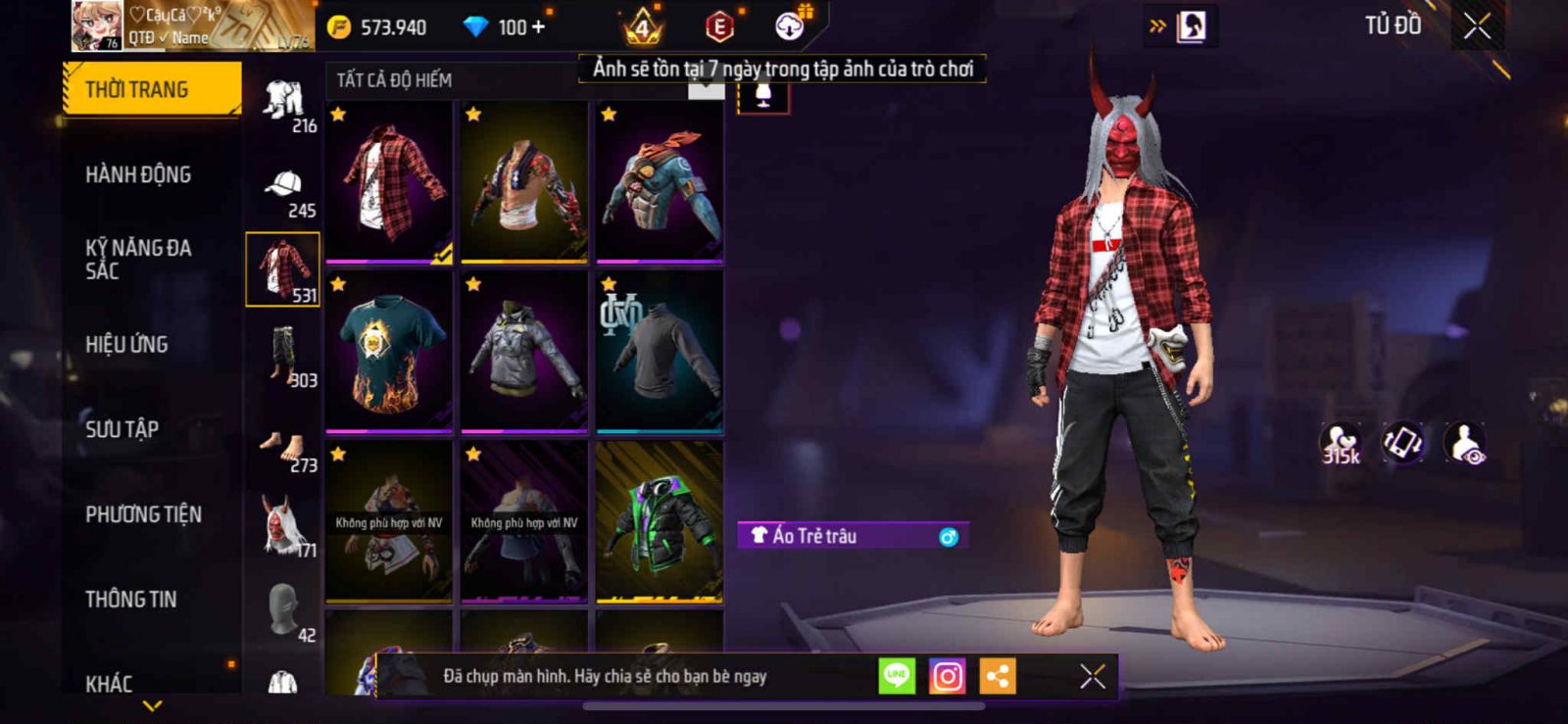Show the Thông Tin section
The width and height of the screenshot is (1568, 724).
click(130, 599)
